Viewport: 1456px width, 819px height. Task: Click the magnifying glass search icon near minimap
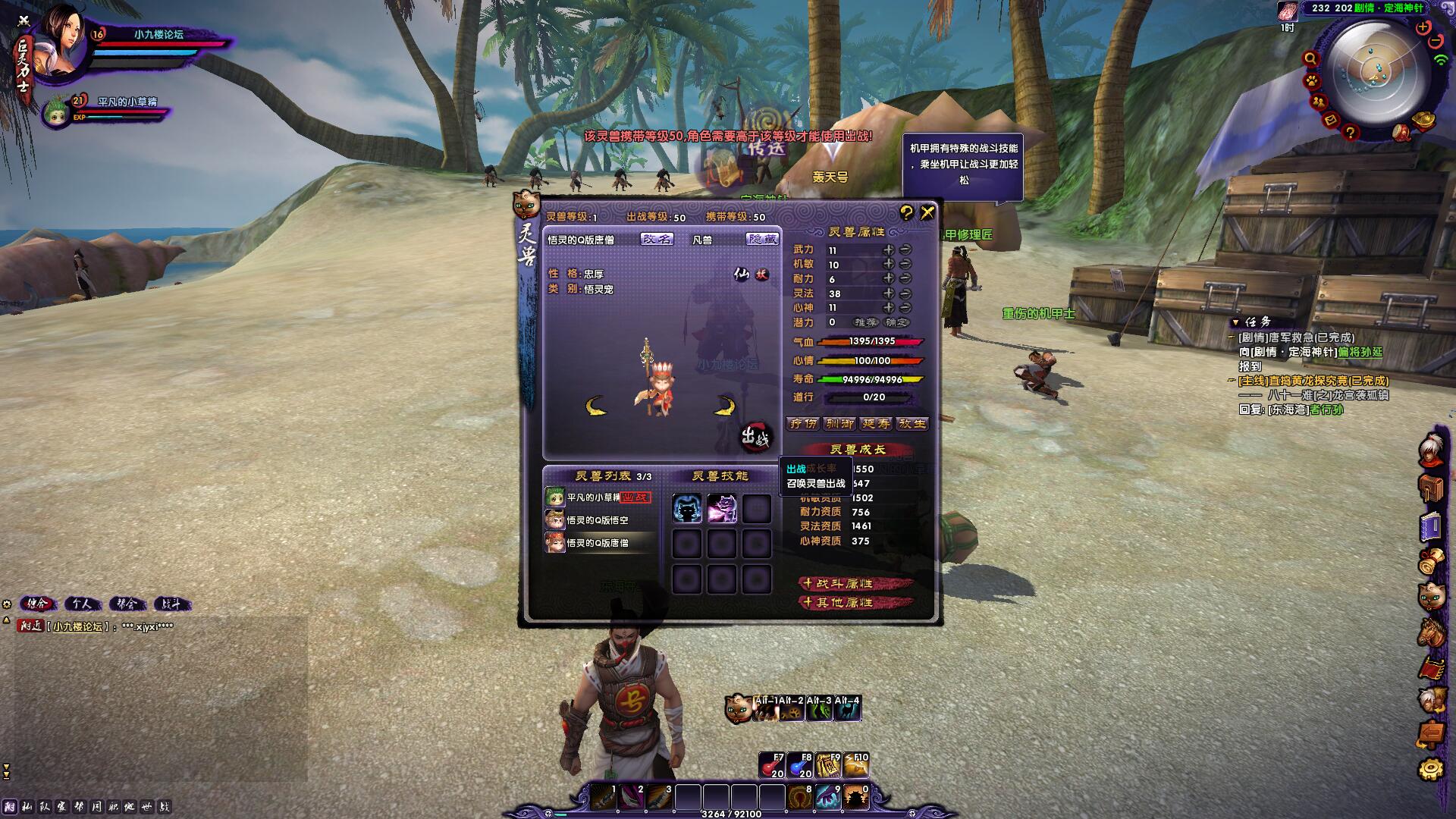(1310, 58)
